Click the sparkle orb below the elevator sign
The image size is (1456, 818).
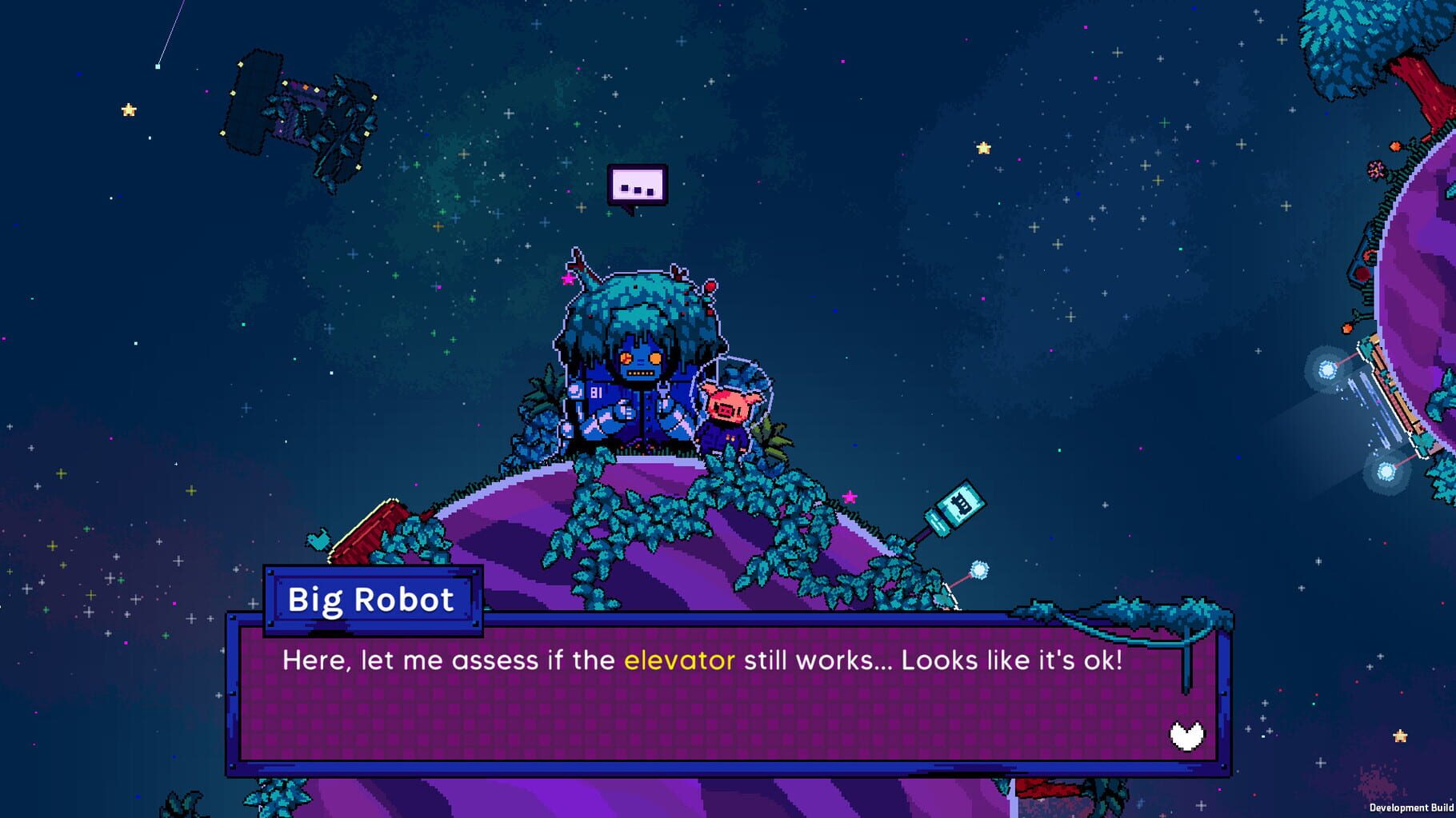coord(979,569)
